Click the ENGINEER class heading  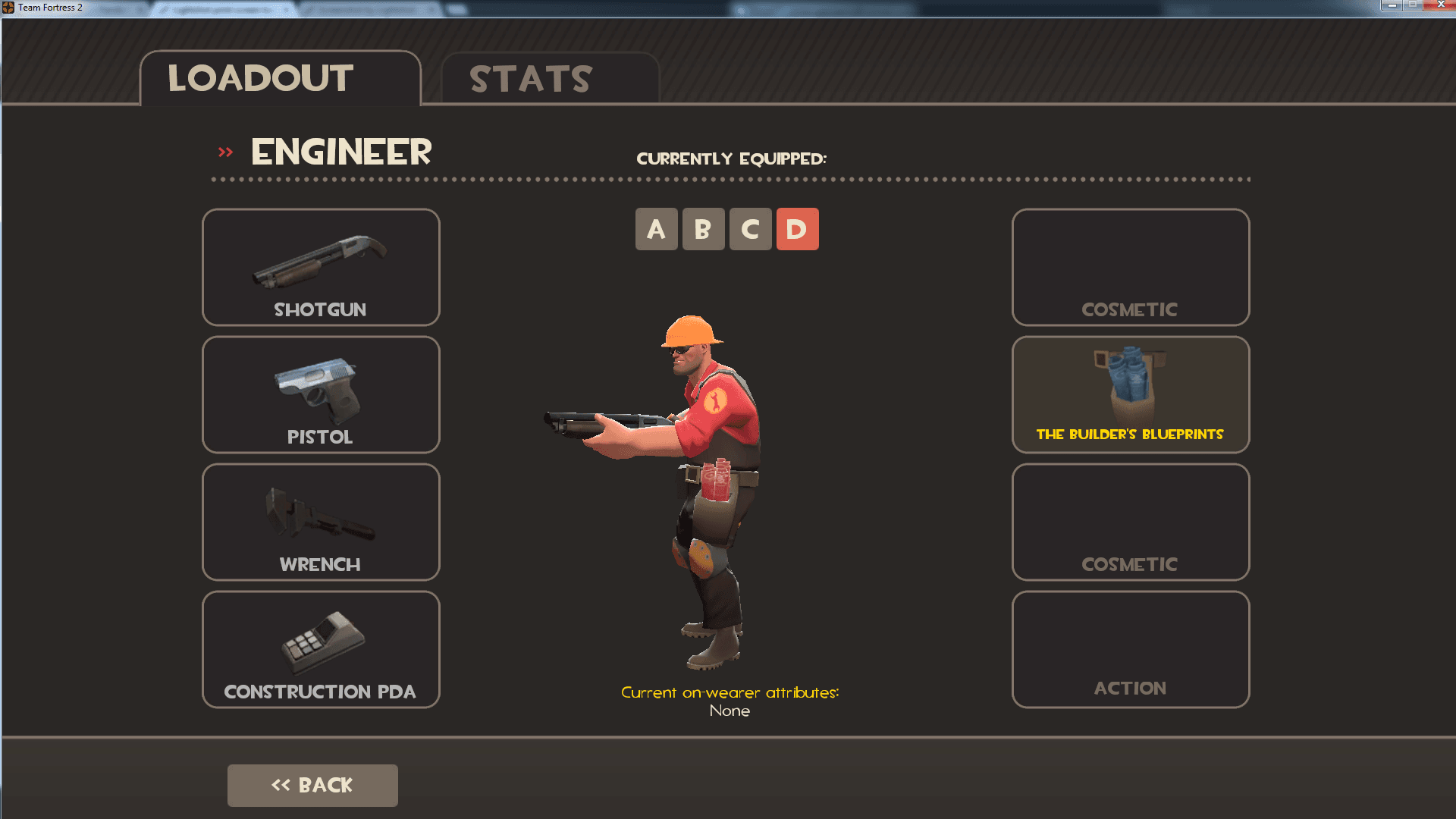340,152
